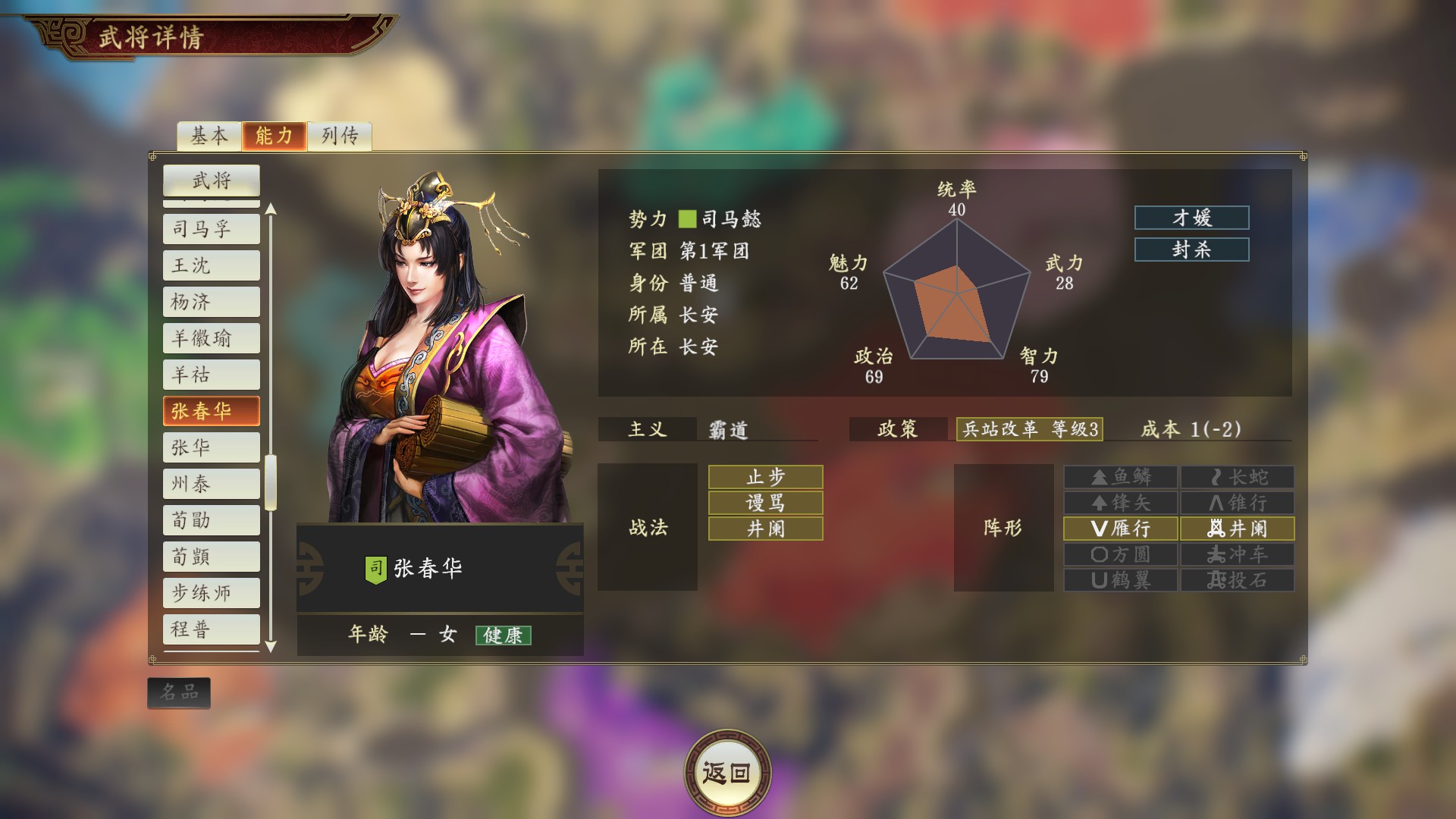Expand the 战法 entry 止步
The image size is (1456, 819).
tap(764, 477)
